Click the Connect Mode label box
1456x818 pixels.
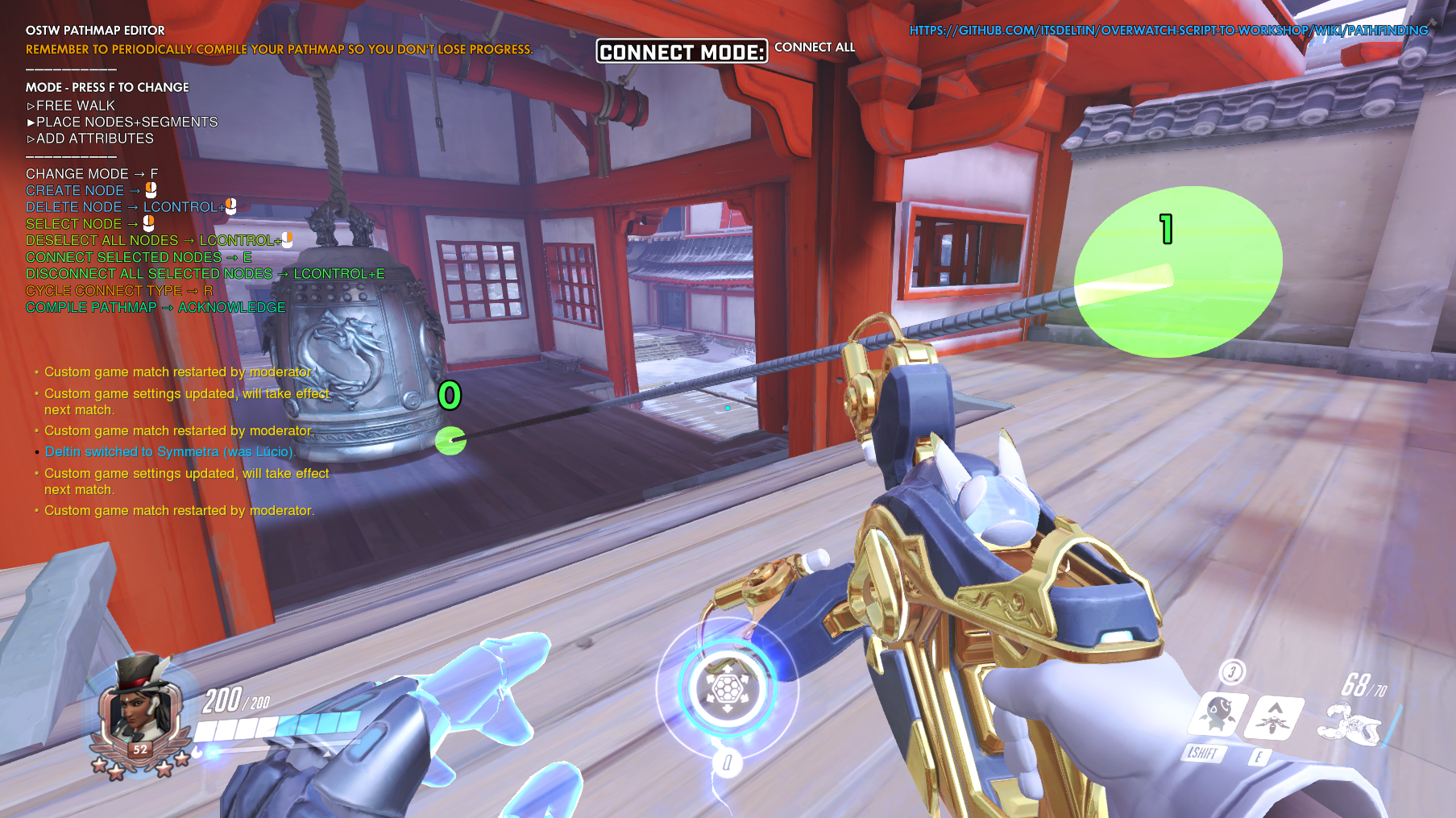point(682,52)
